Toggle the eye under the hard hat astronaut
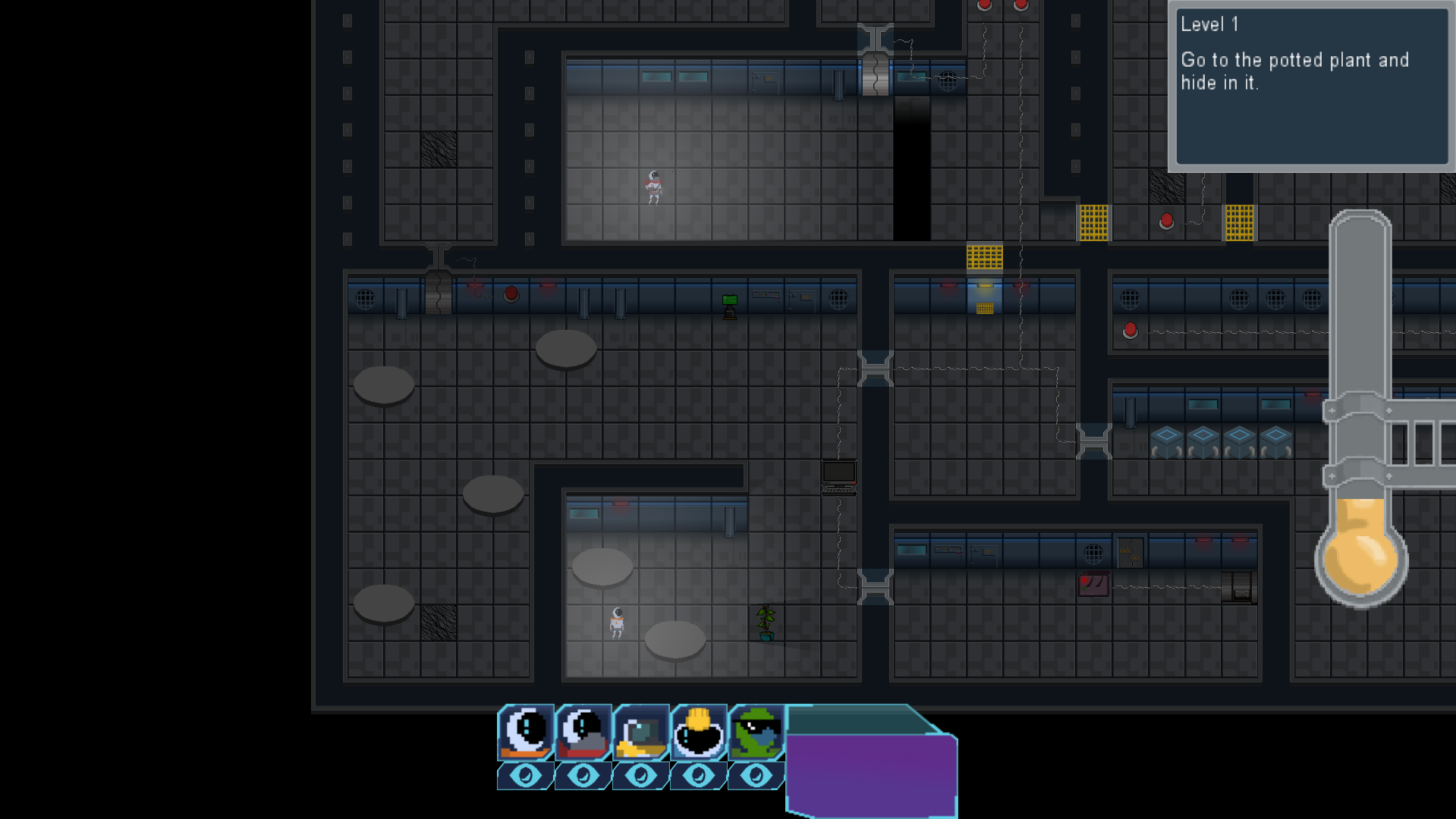Image resolution: width=1456 pixels, height=819 pixels. 699,776
